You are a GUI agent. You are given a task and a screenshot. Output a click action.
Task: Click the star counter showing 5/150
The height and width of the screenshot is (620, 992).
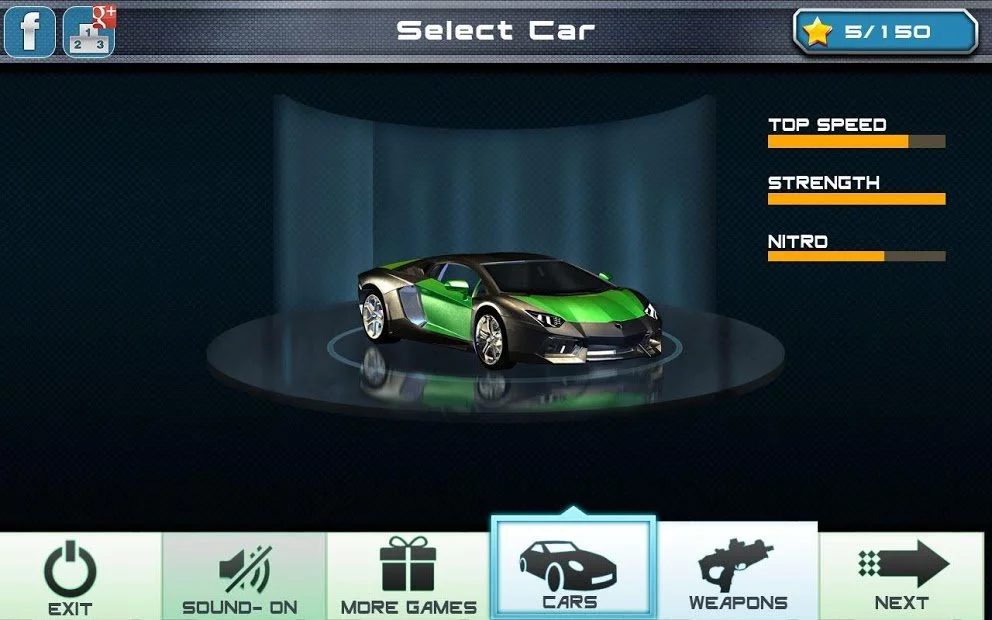[885, 32]
